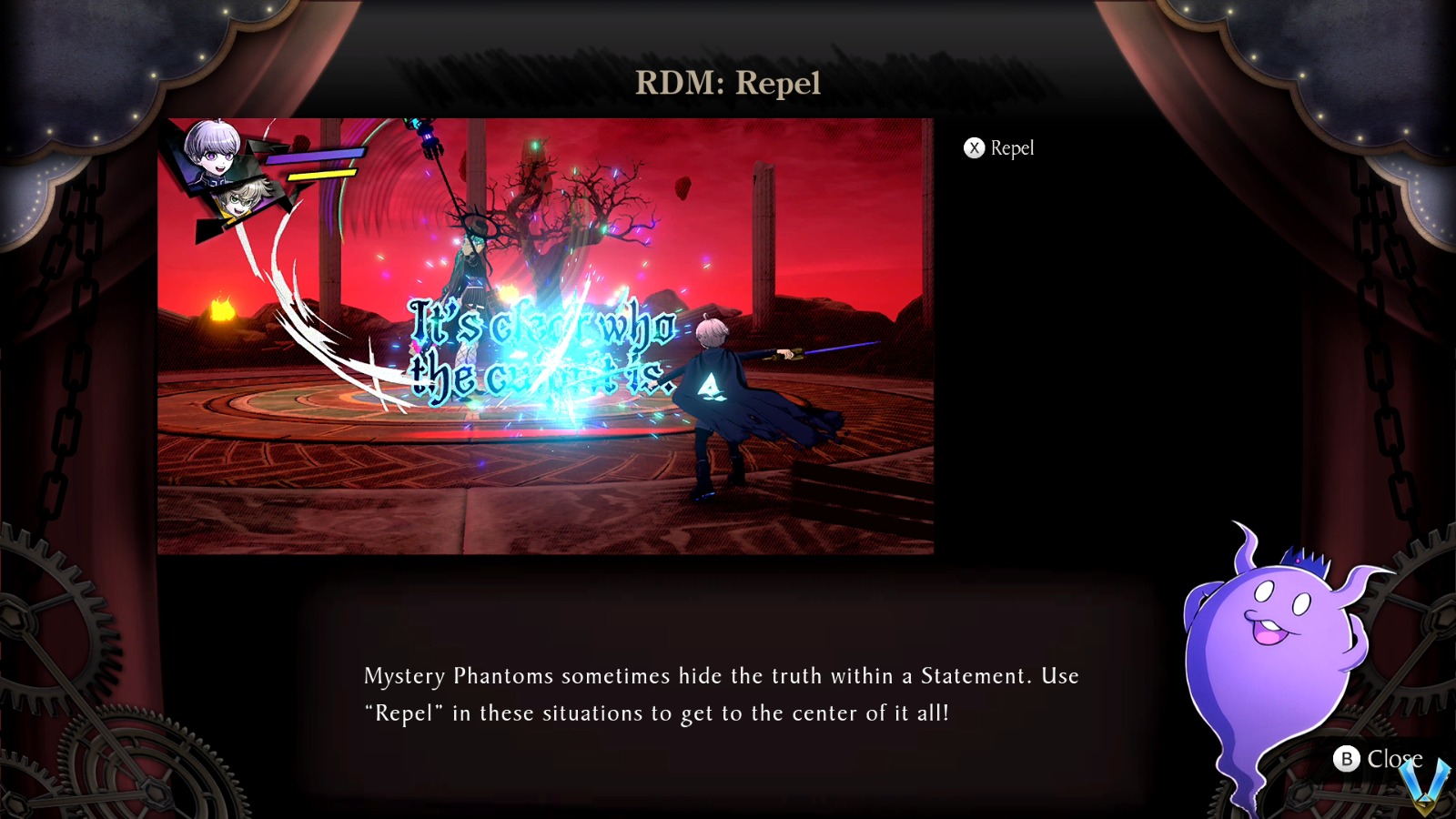
Task: Toggle the X Repel action prompt
Action: [x=999, y=147]
